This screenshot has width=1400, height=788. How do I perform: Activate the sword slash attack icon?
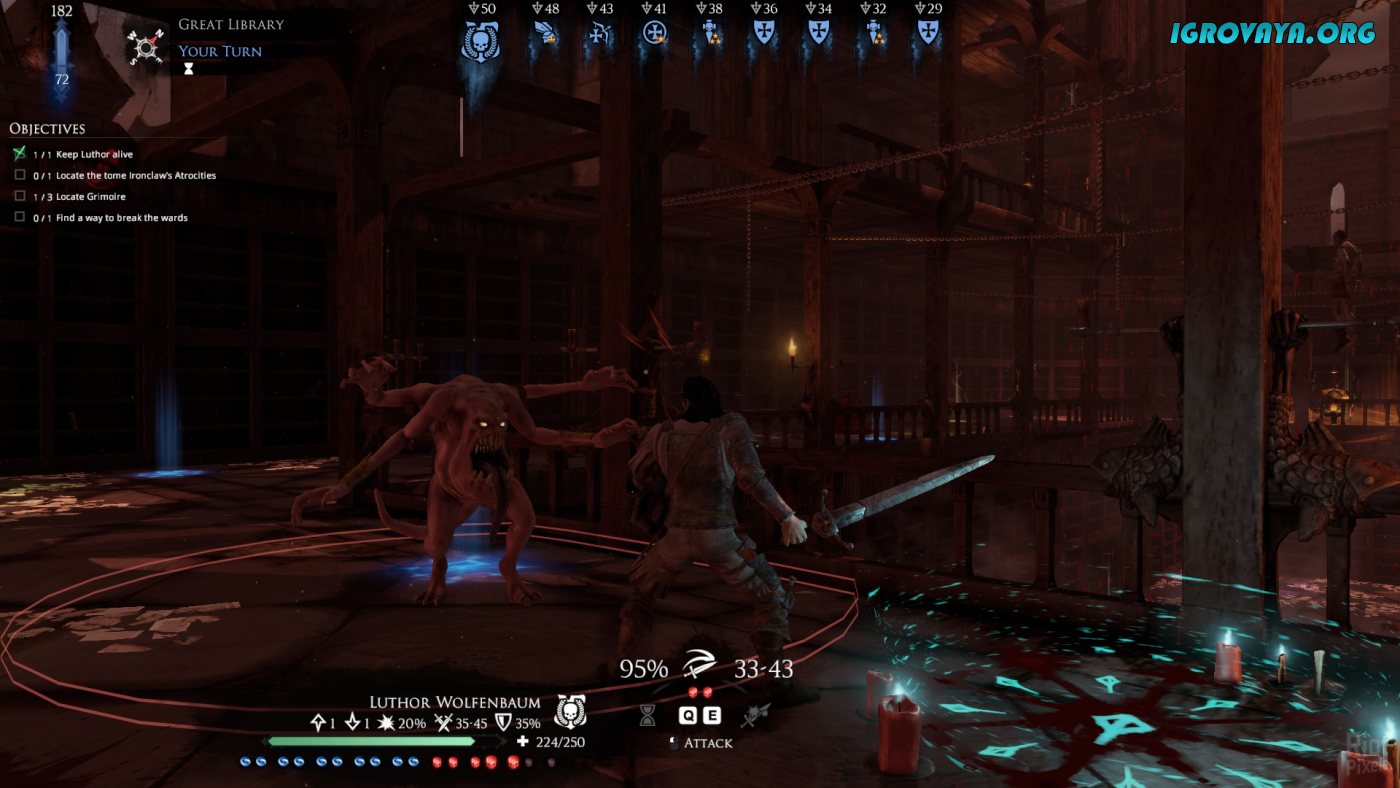click(699, 668)
